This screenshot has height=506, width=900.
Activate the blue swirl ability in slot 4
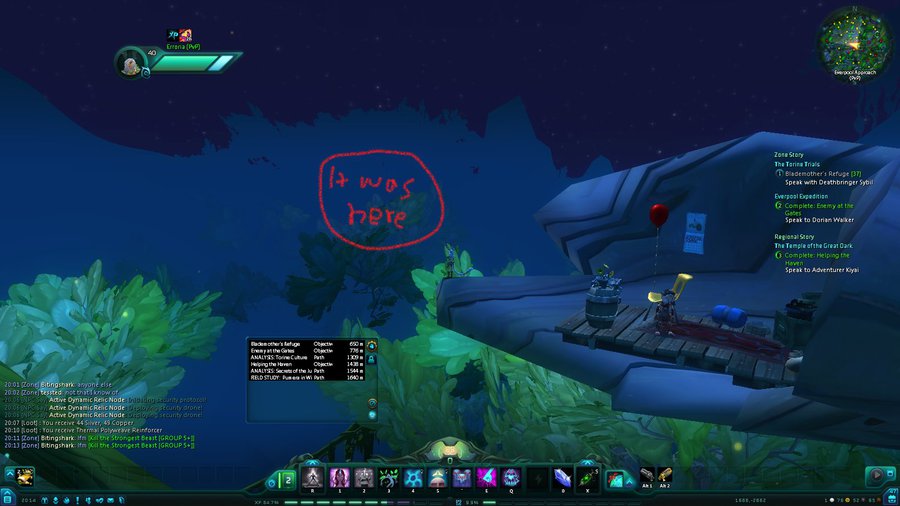point(413,477)
